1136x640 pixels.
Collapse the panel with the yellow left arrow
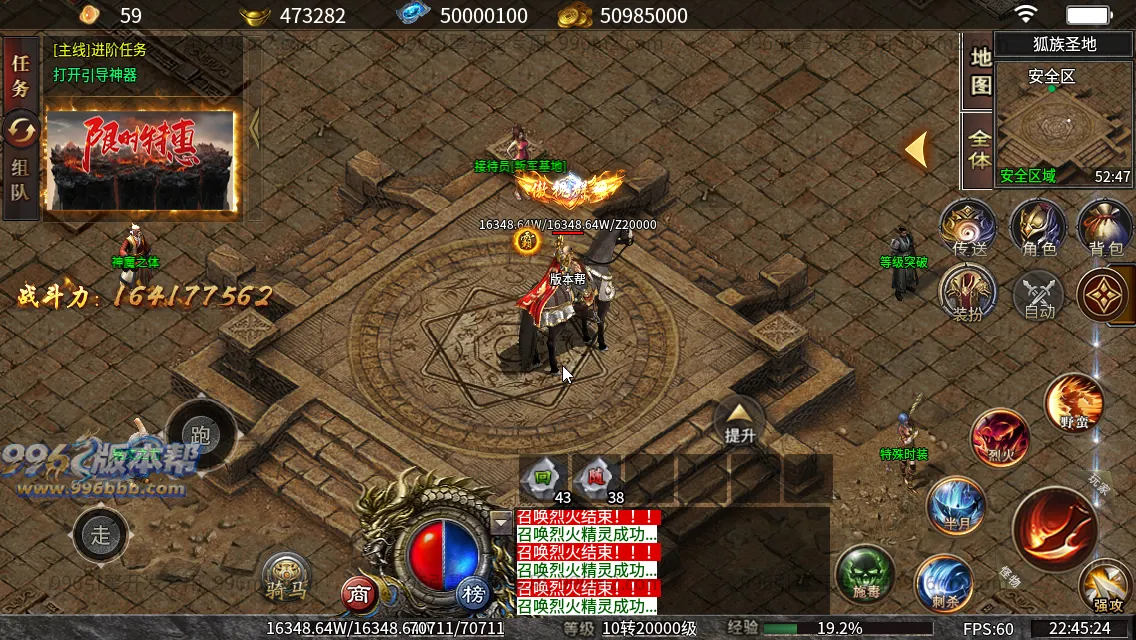click(917, 149)
